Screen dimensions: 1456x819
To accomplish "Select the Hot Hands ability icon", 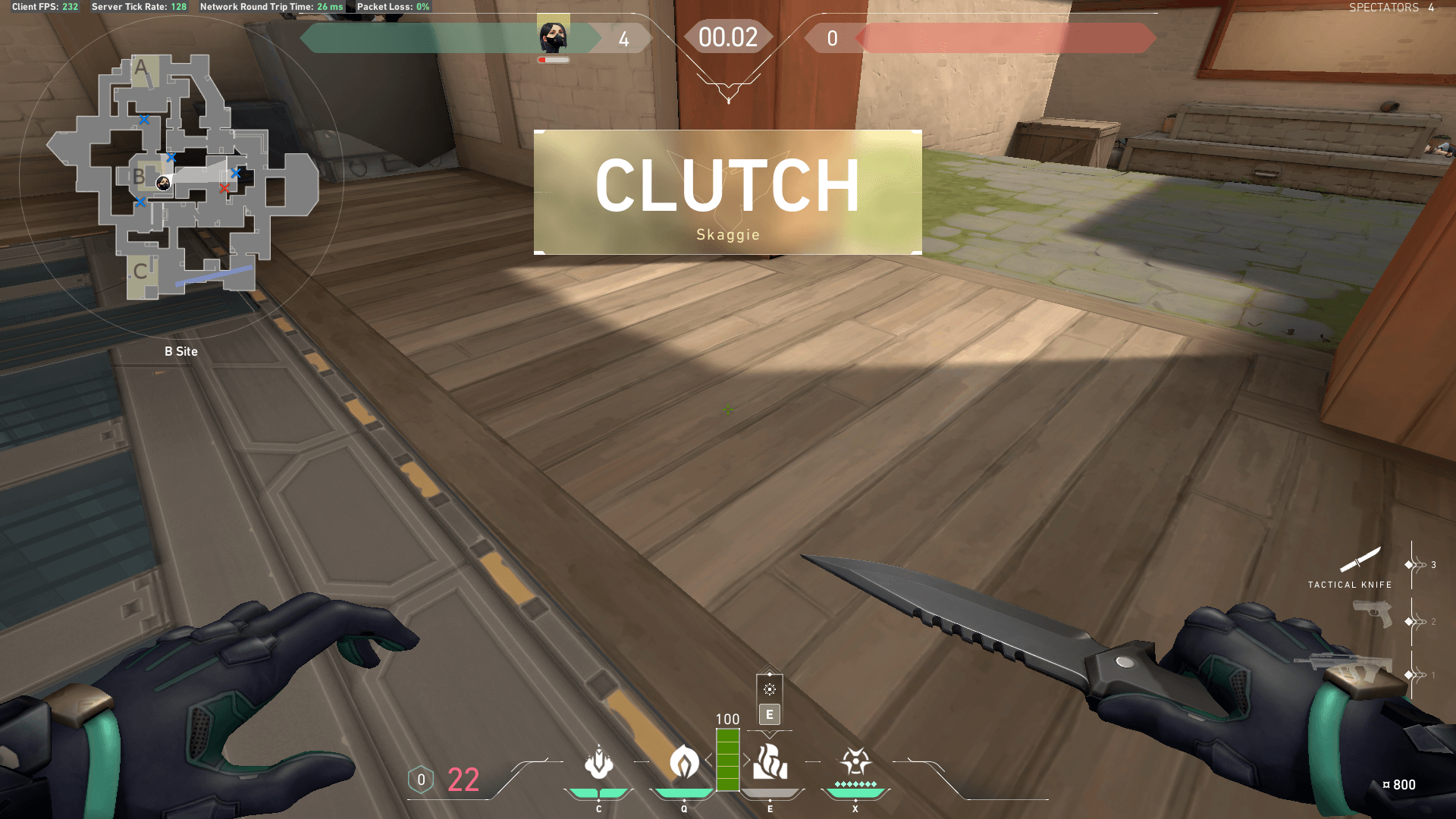I will click(x=769, y=767).
